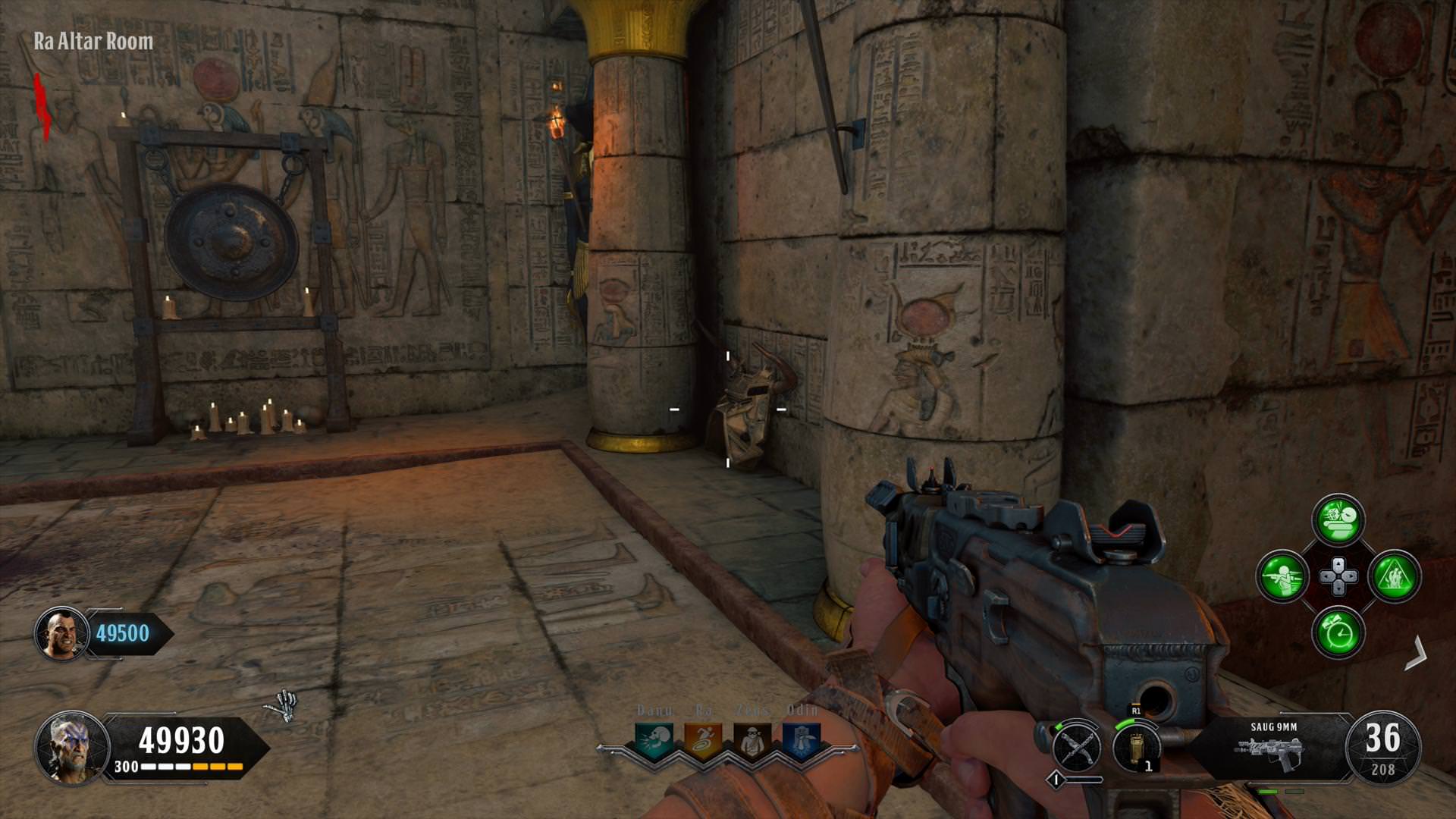Activate the top green elixir icon
This screenshot has height=819, width=1456.
coord(1338,520)
